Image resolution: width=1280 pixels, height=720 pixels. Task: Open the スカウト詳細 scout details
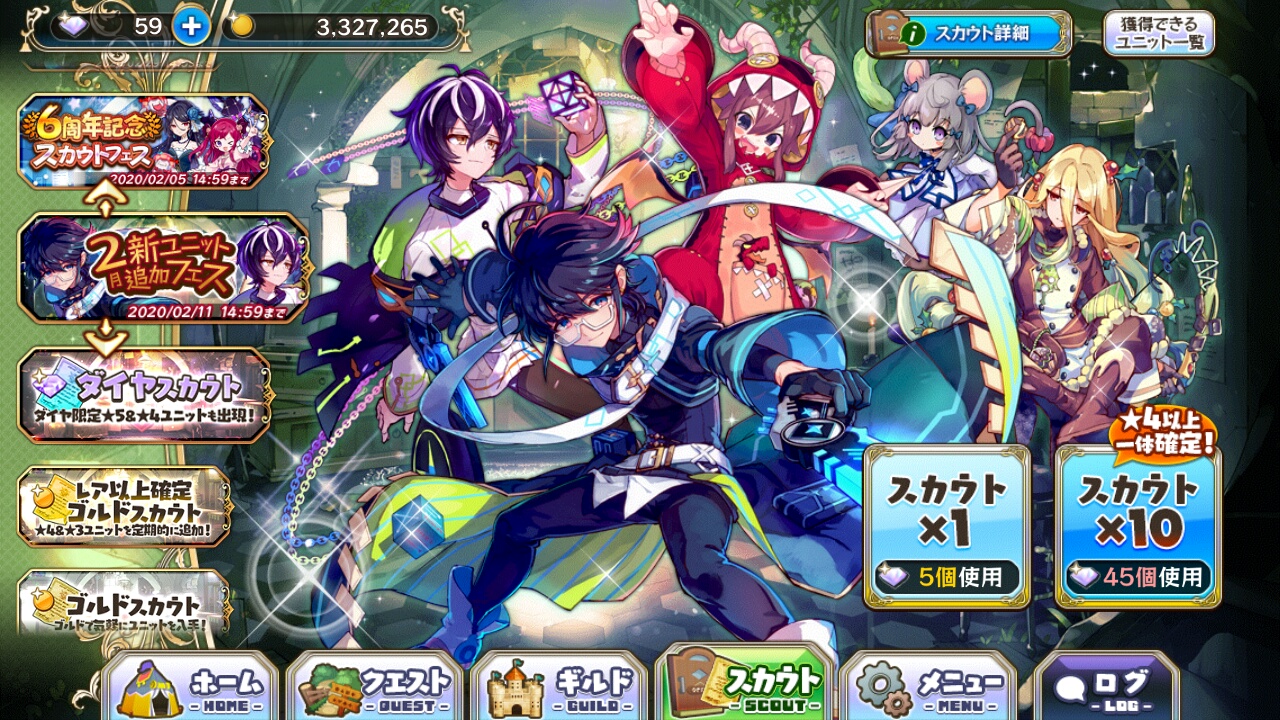tap(968, 33)
